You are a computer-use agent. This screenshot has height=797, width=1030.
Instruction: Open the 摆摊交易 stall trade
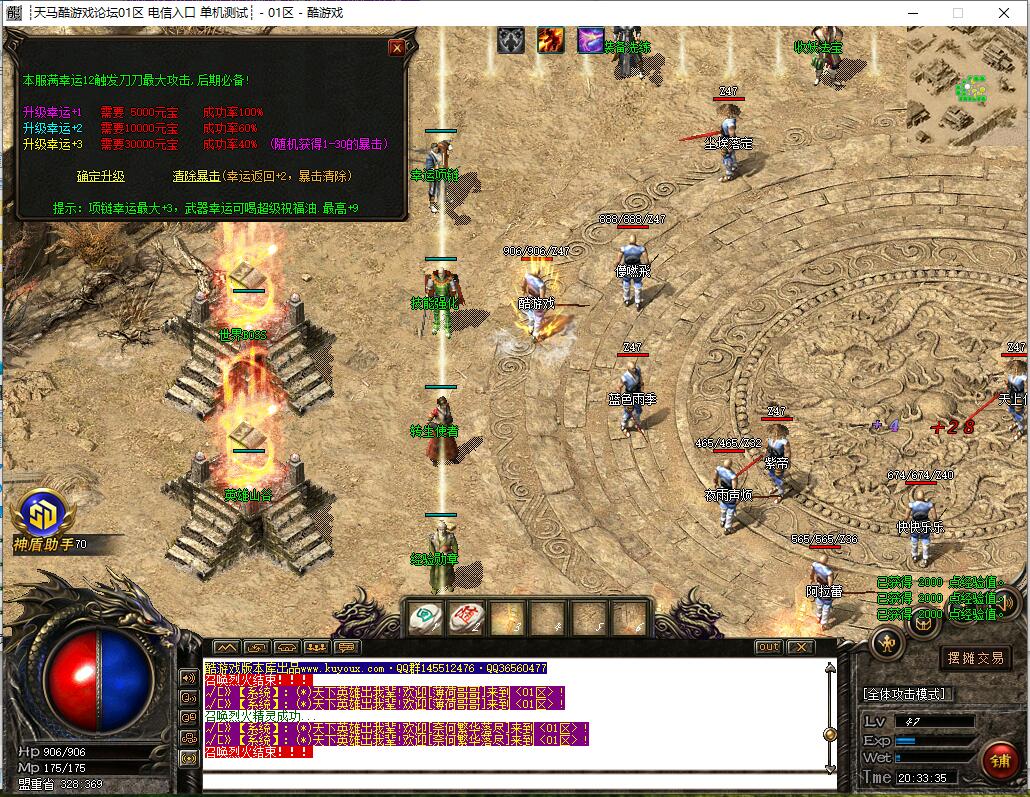coord(976,658)
